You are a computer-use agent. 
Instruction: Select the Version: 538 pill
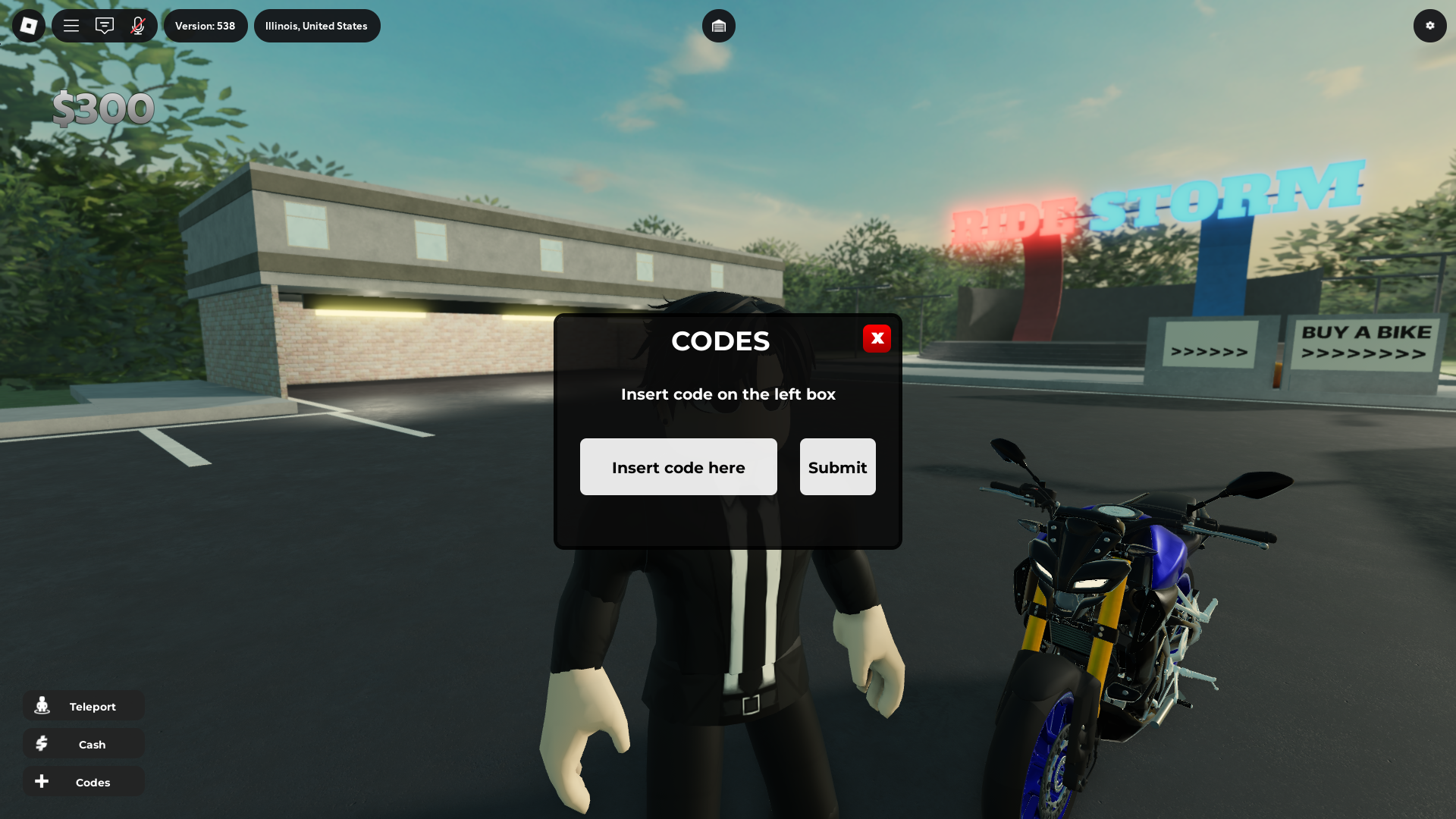tap(206, 25)
